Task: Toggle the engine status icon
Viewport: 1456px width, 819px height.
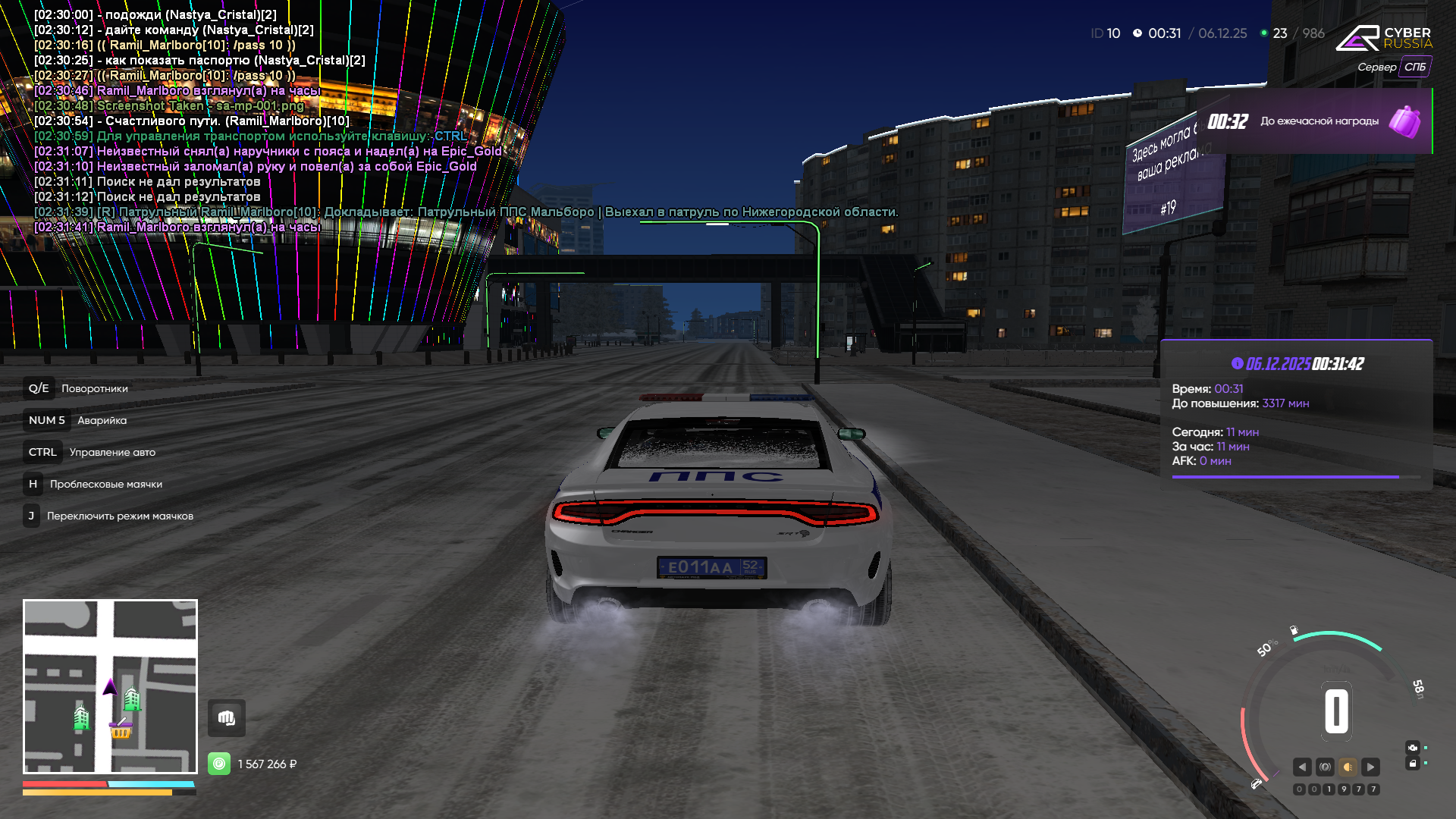Action: 1412,747
